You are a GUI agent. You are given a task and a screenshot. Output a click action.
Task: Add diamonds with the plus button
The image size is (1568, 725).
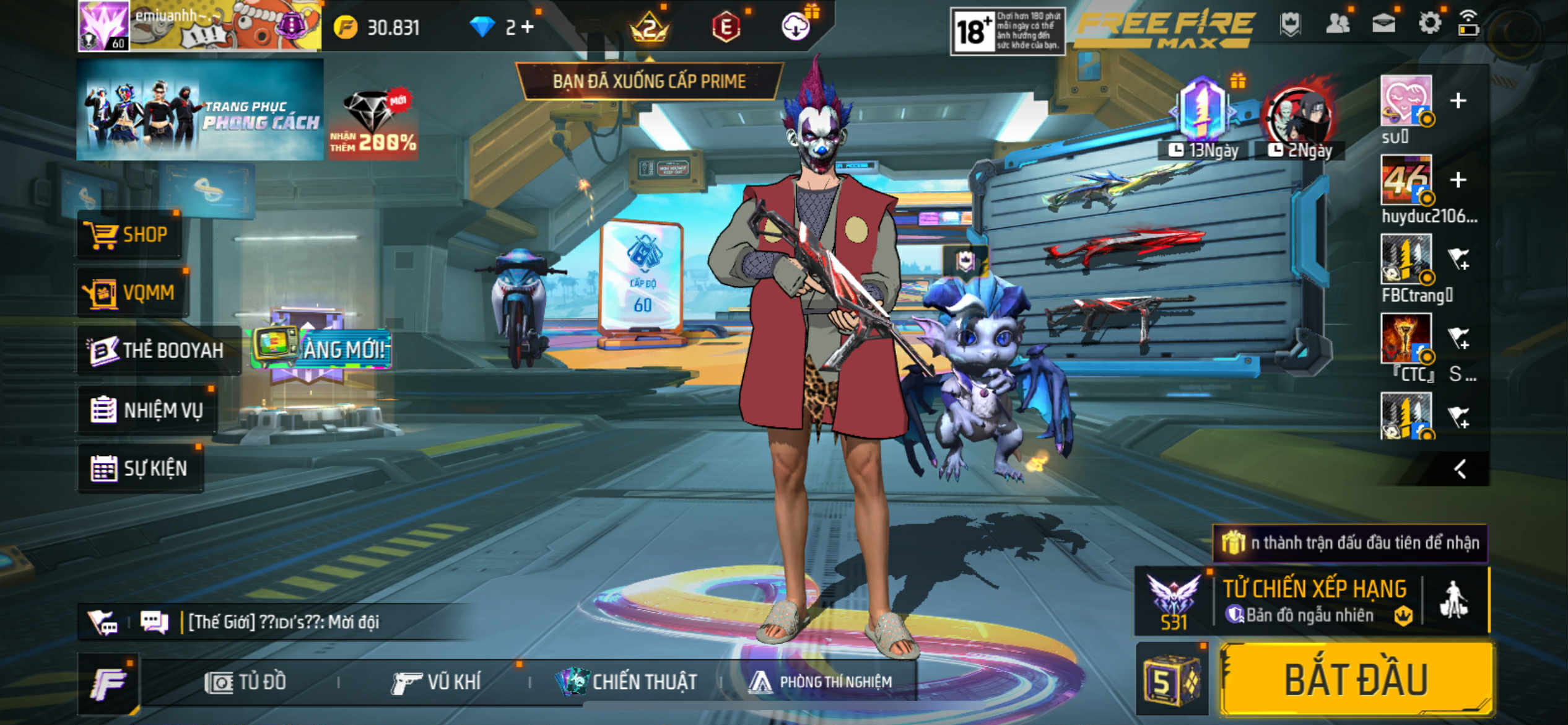pyautogui.click(x=527, y=27)
